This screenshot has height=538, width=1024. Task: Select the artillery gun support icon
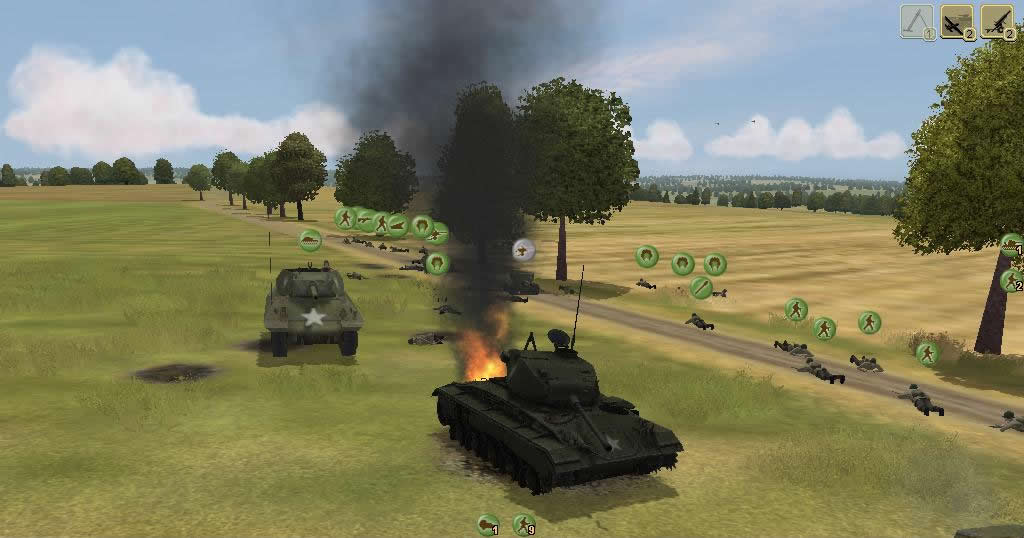(997, 21)
